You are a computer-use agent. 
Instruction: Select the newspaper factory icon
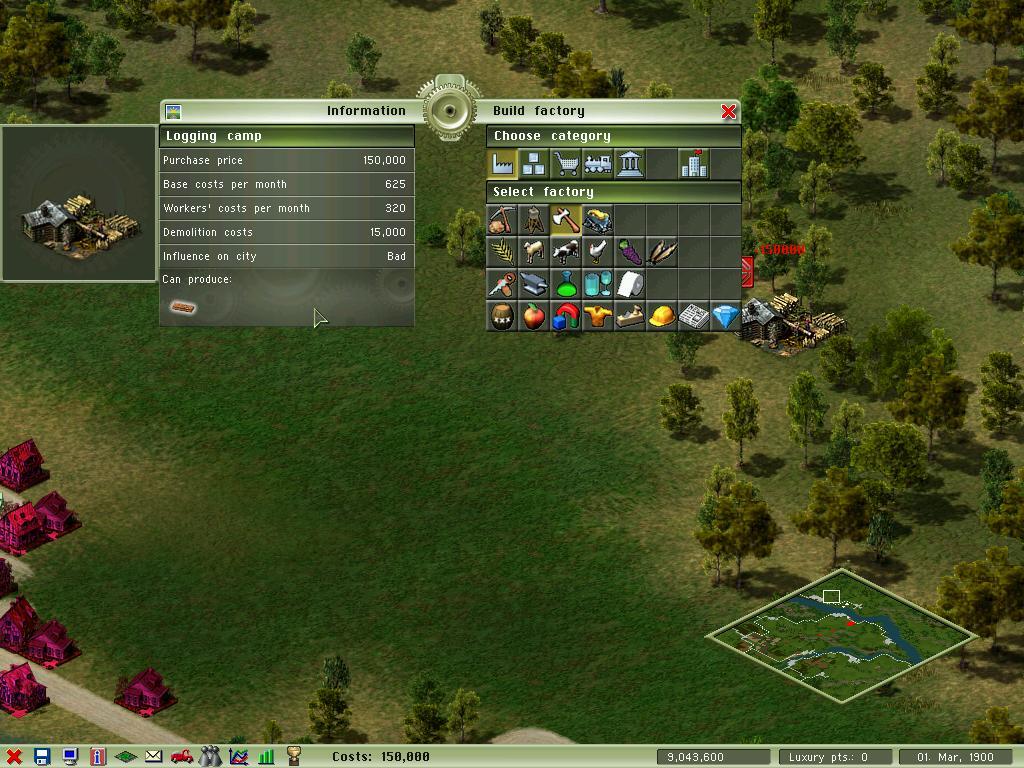click(x=693, y=317)
